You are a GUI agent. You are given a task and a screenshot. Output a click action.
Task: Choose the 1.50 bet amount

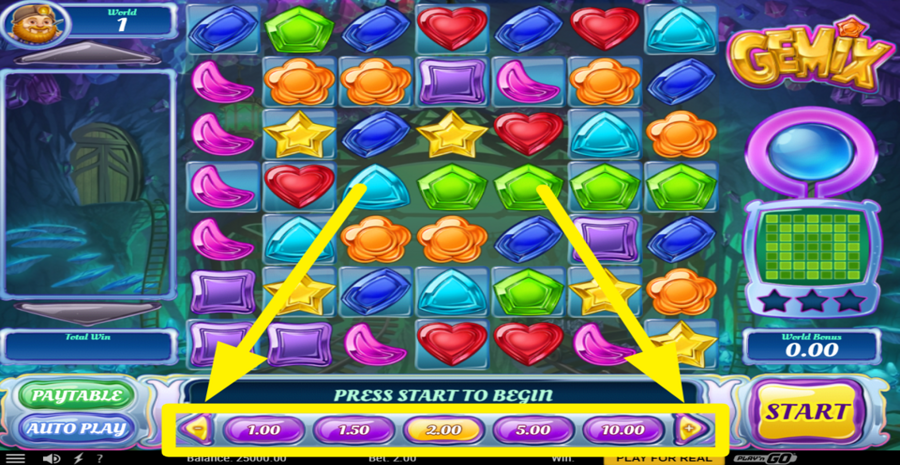pyautogui.click(x=353, y=430)
